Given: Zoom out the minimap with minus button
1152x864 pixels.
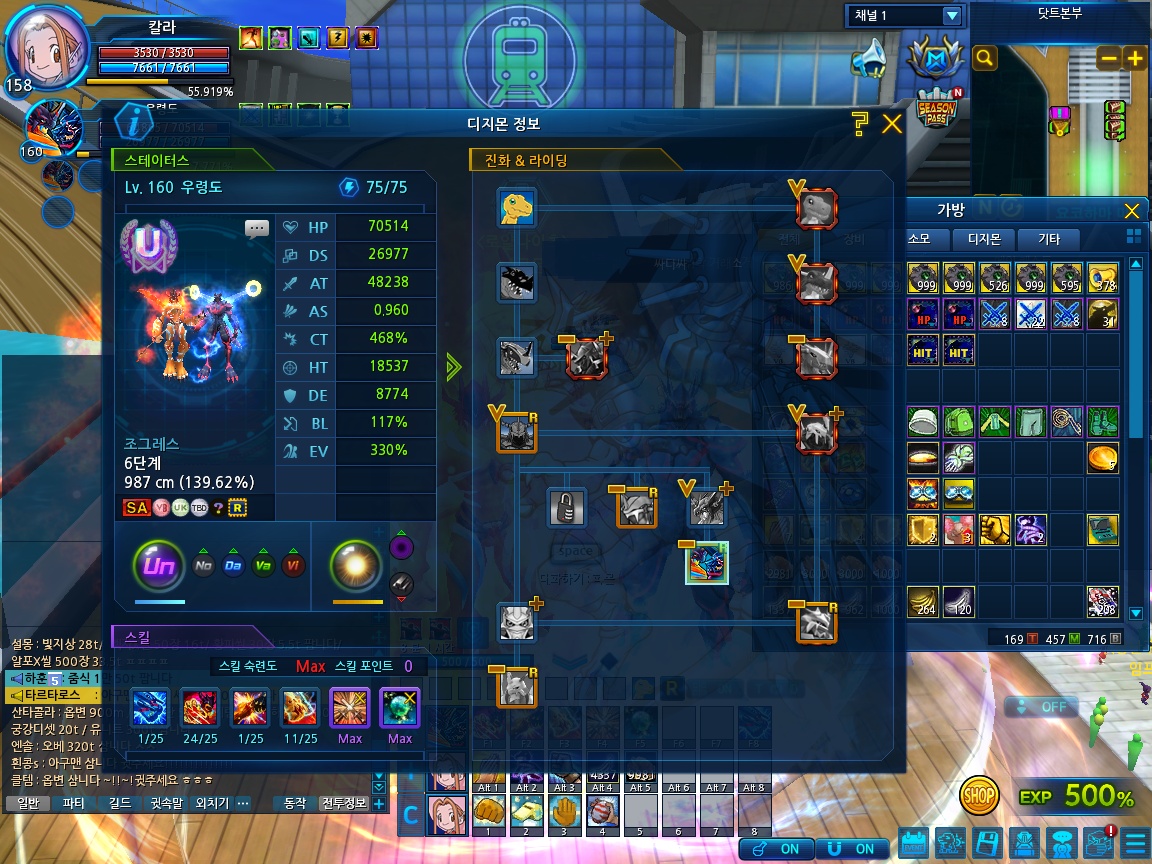Looking at the screenshot, I should [1108, 59].
